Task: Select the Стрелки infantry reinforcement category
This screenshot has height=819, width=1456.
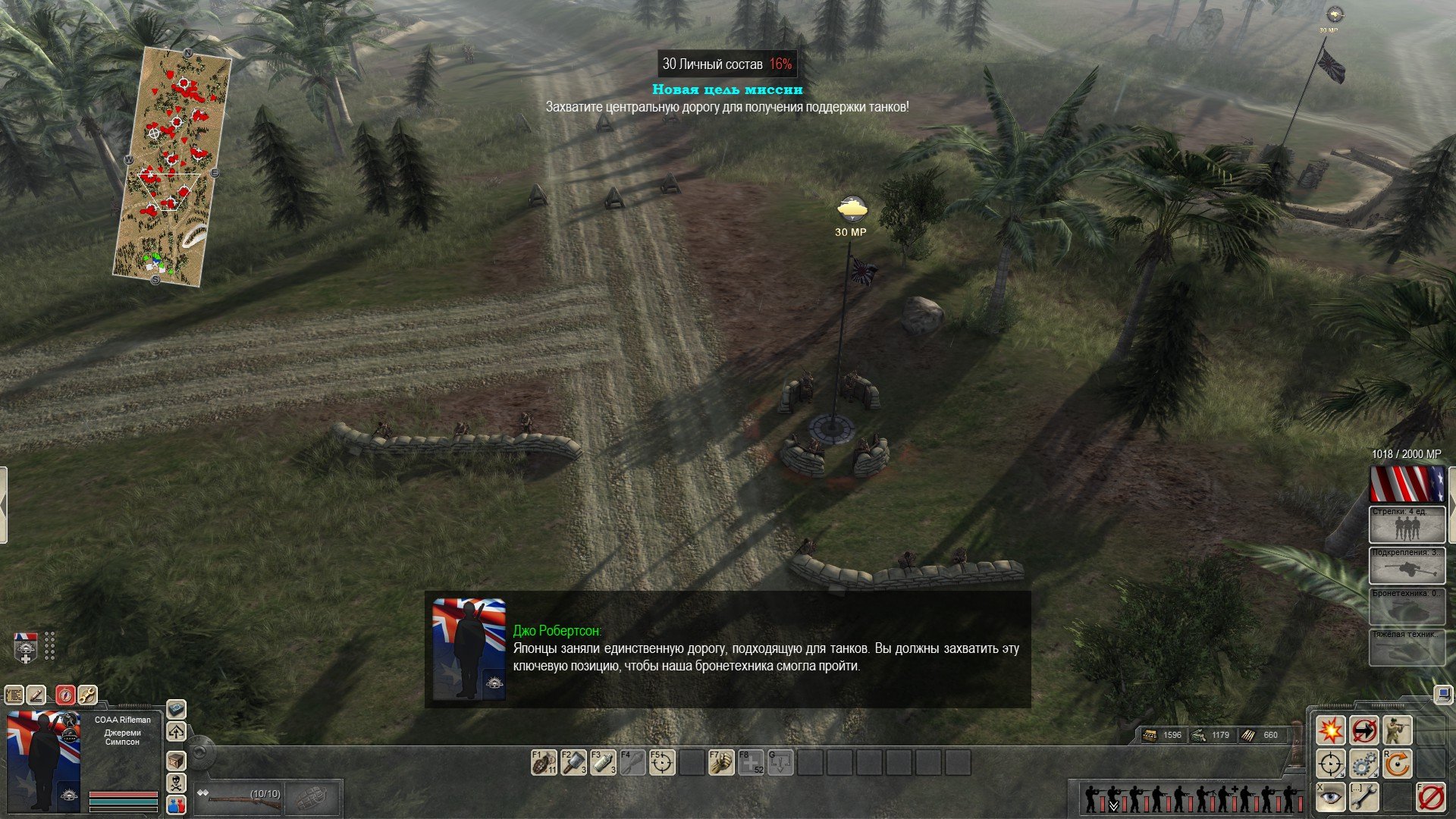Action: pos(1407,525)
